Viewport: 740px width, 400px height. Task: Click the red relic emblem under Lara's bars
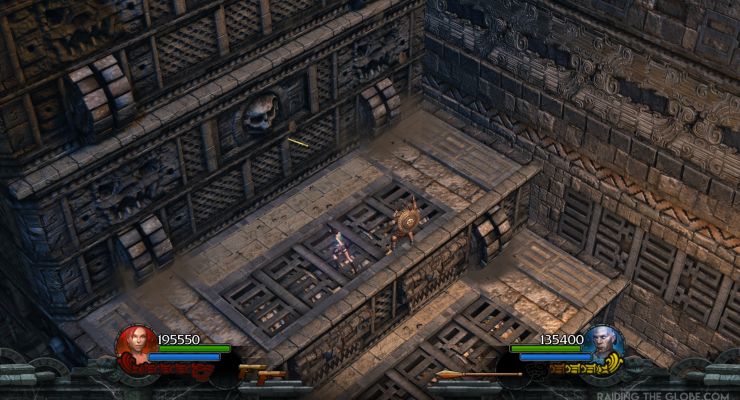tap(184, 367)
